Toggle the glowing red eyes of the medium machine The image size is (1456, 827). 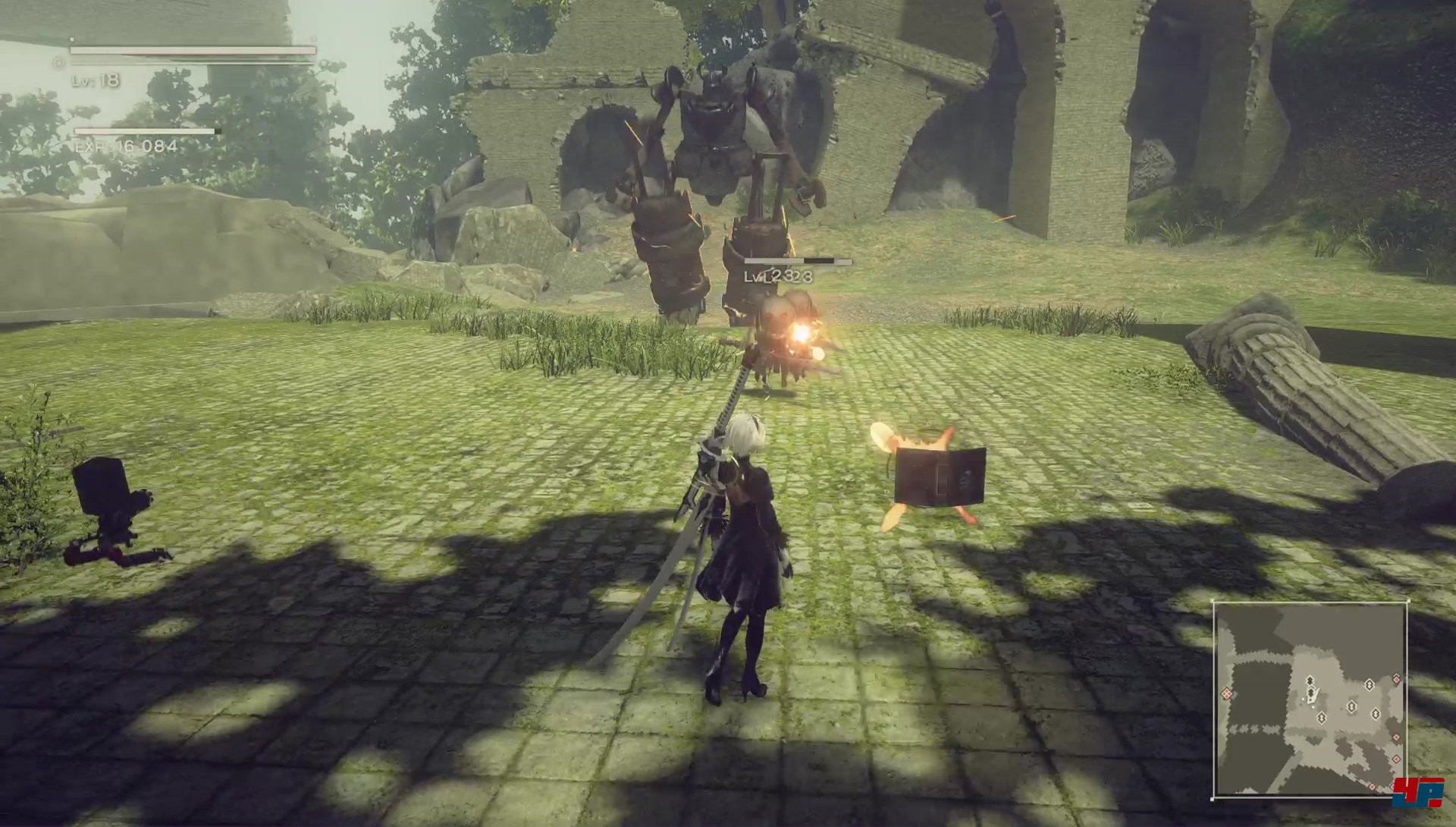click(x=777, y=313)
